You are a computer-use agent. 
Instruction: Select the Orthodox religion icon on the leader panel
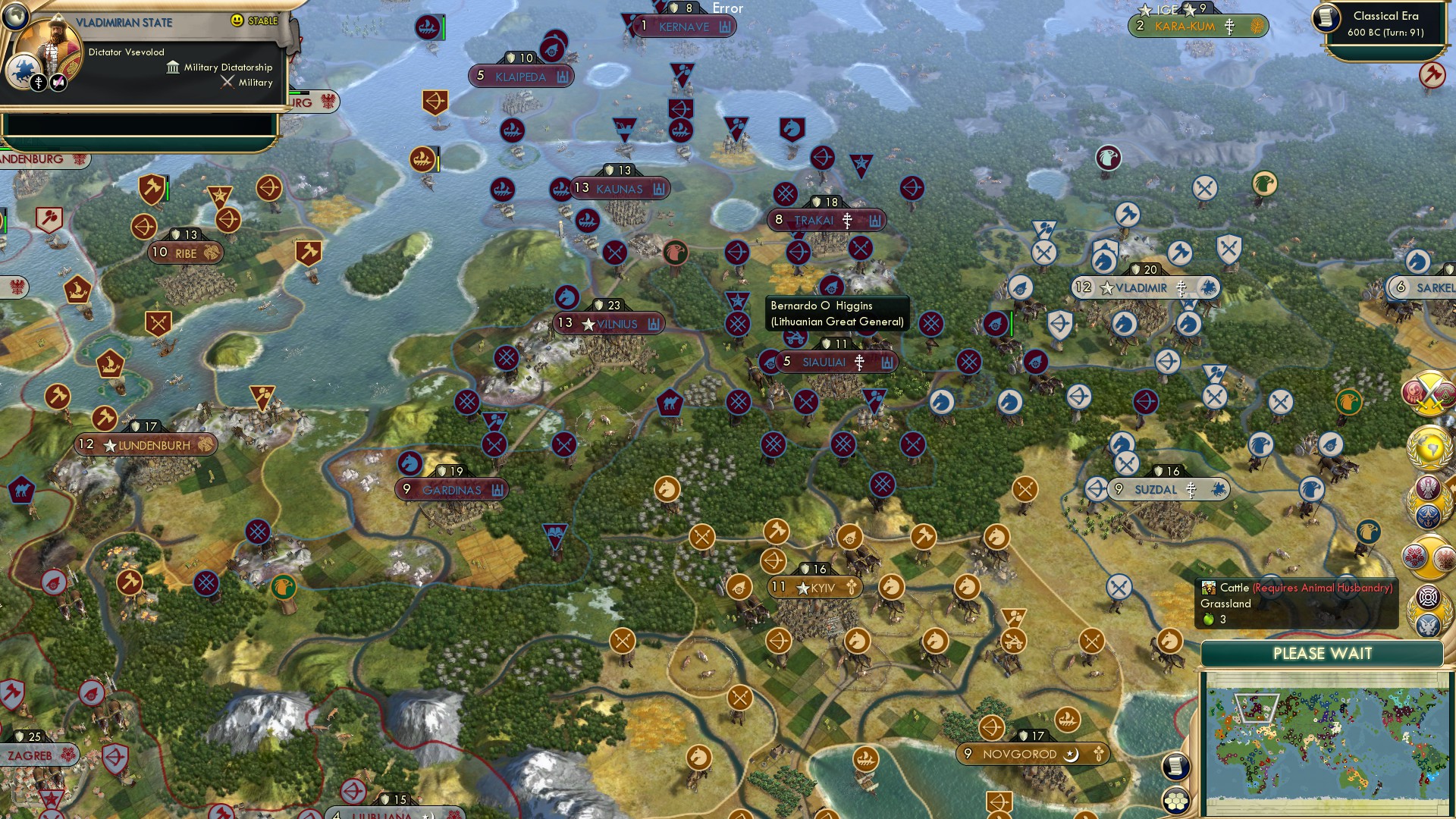39,83
